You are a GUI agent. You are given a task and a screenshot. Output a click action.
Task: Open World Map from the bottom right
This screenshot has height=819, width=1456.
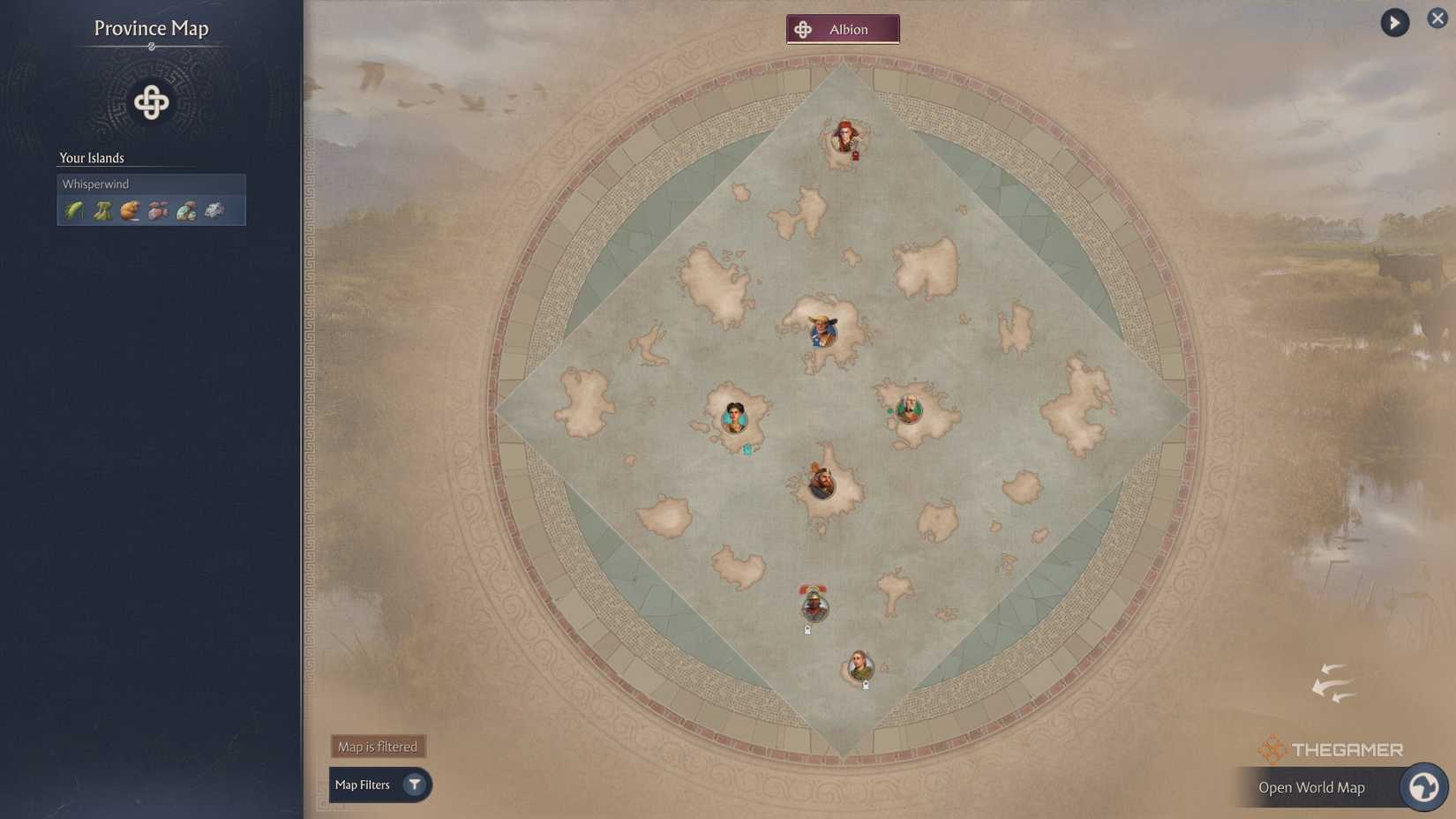tap(1312, 786)
